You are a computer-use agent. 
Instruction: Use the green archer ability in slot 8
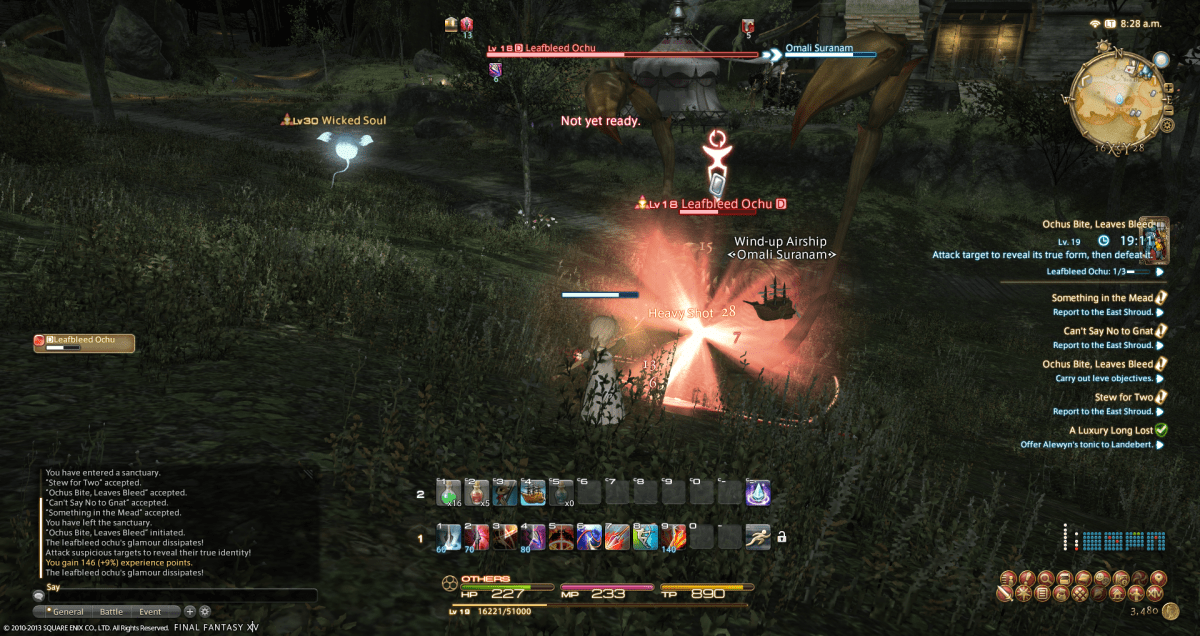pyautogui.click(x=645, y=536)
